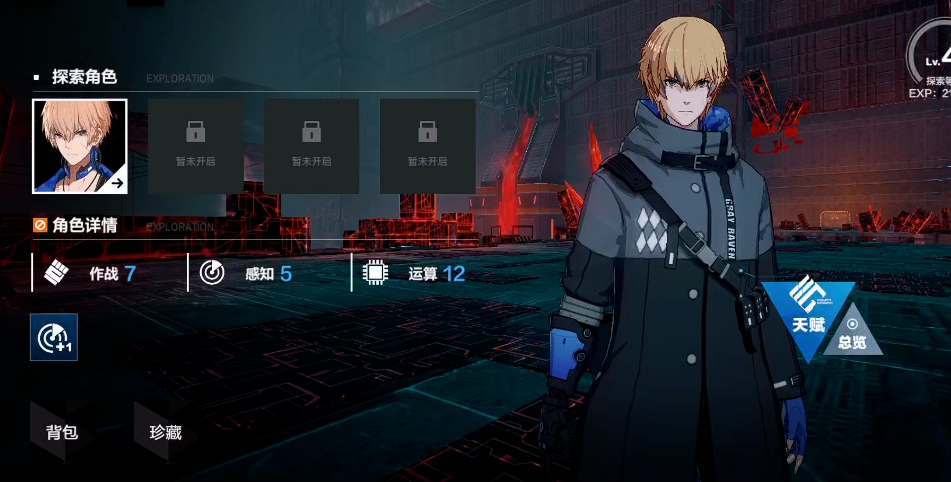Screen dimensions: 951x482
Task: Open the 总览 overview
Action: (852, 334)
